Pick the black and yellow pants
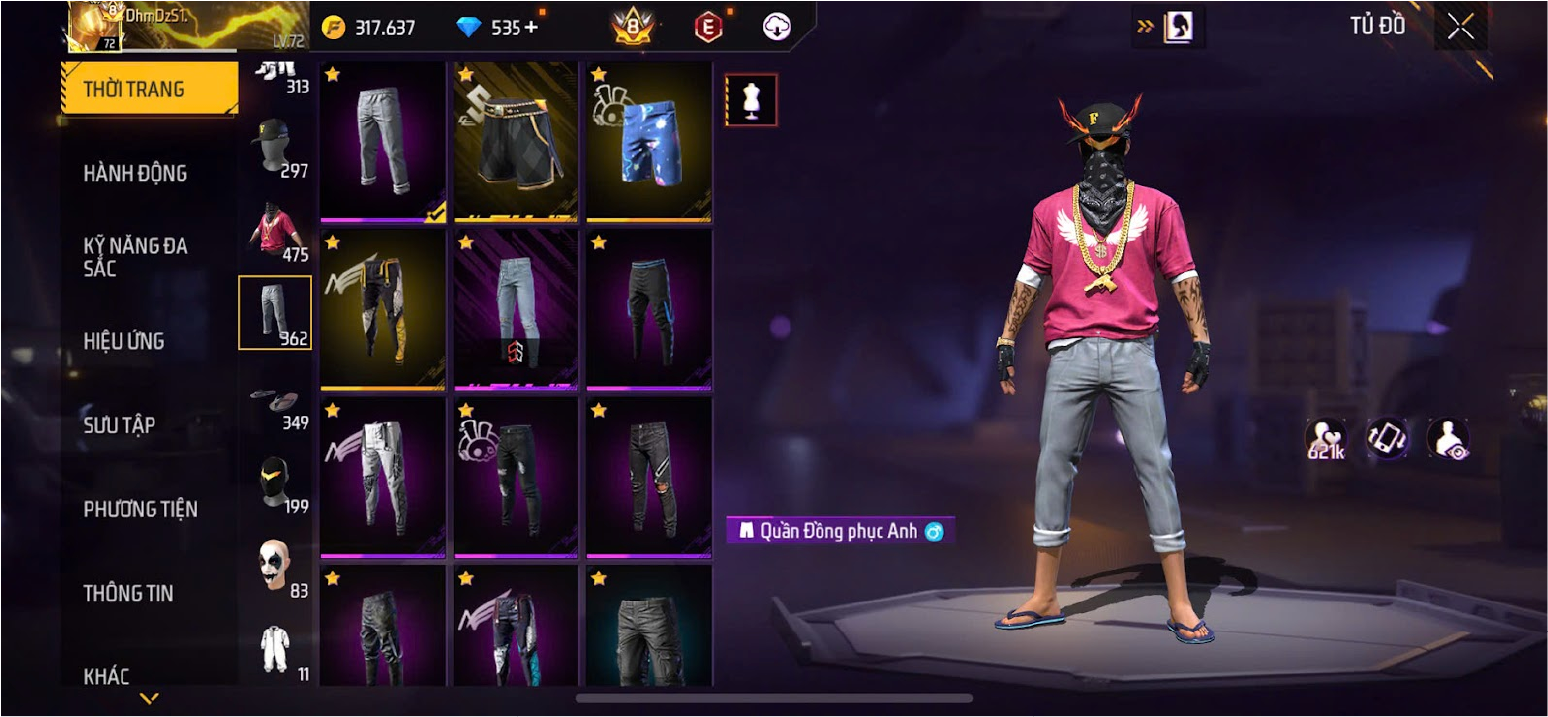Viewport: 1548px width, 717px height. 383,309
